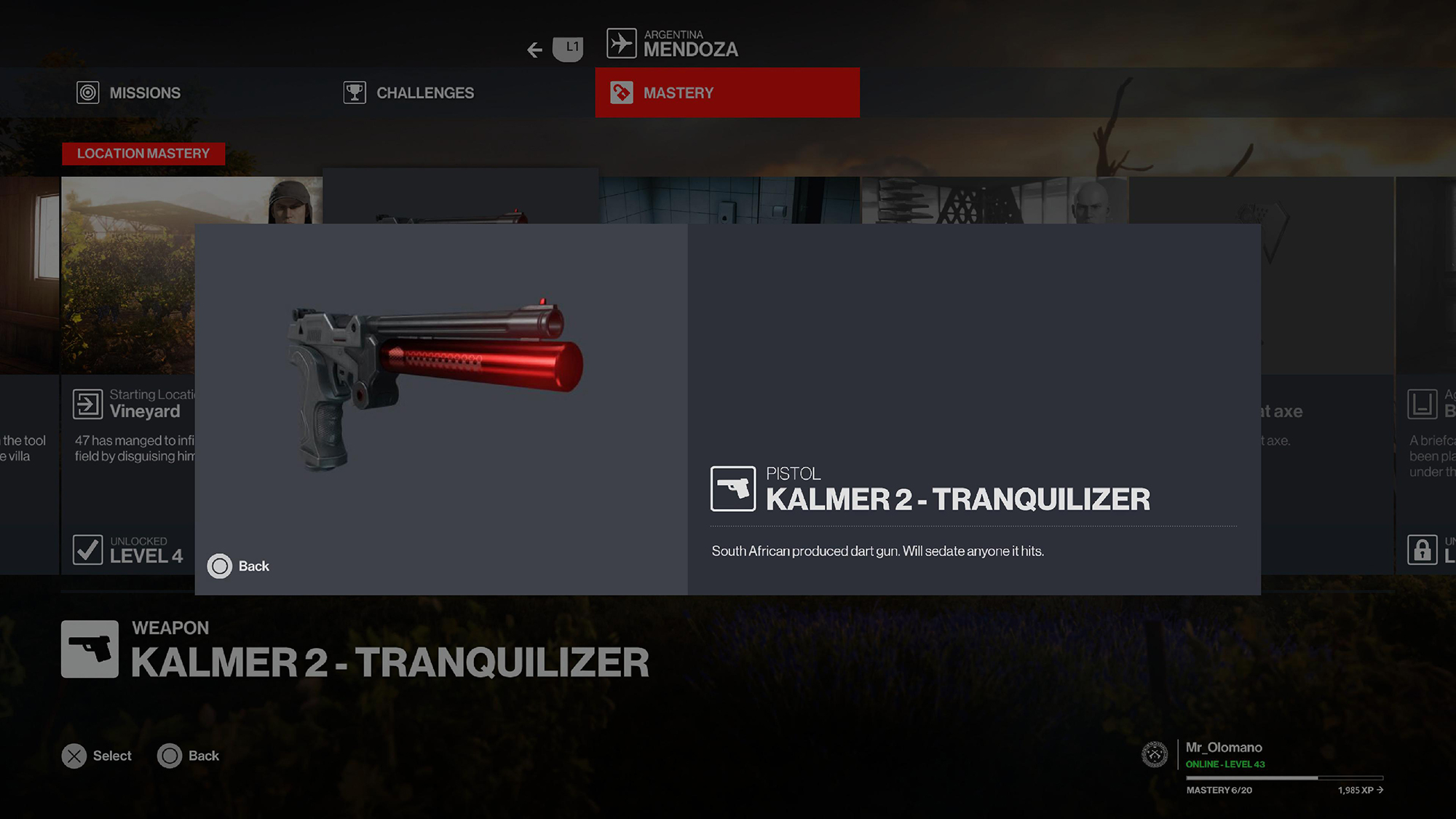Click the unlocked checkmark near Level 4
Screen dimensions: 1456x819
pos(88,550)
